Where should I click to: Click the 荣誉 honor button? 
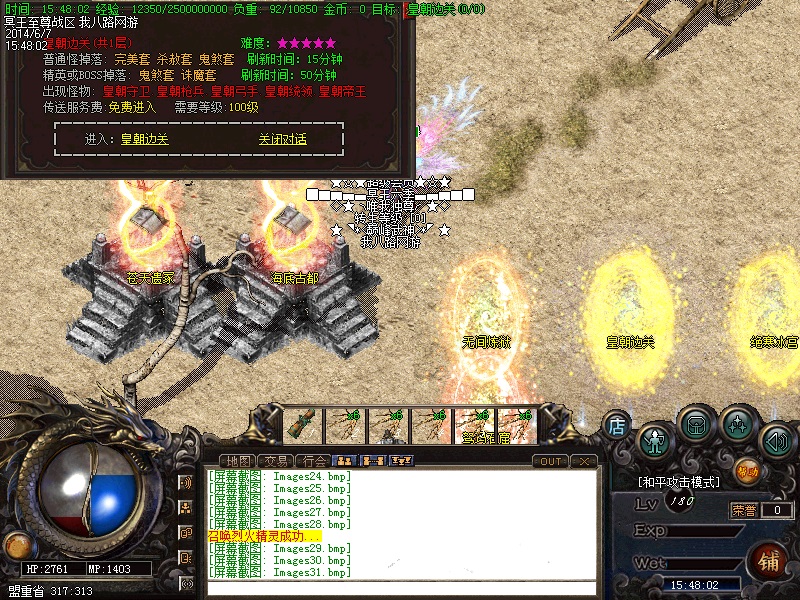pos(743,510)
